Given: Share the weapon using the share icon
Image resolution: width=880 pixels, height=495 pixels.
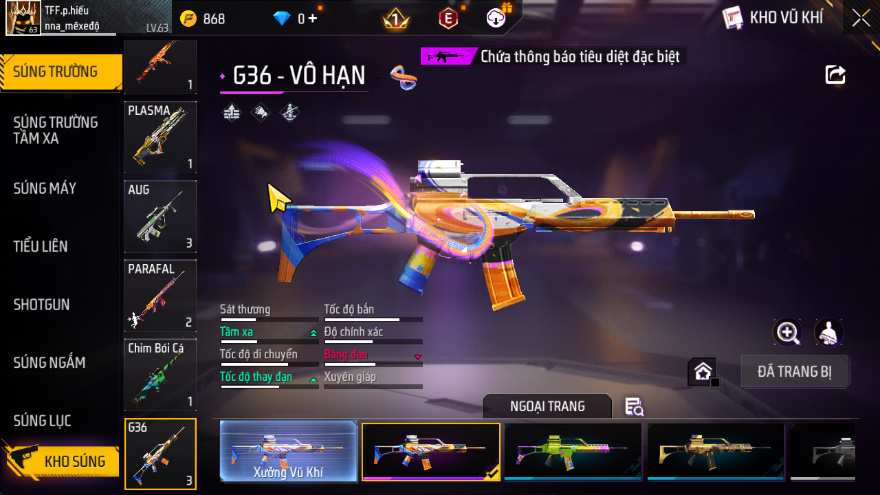Looking at the screenshot, I should click(x=835, y=75).
